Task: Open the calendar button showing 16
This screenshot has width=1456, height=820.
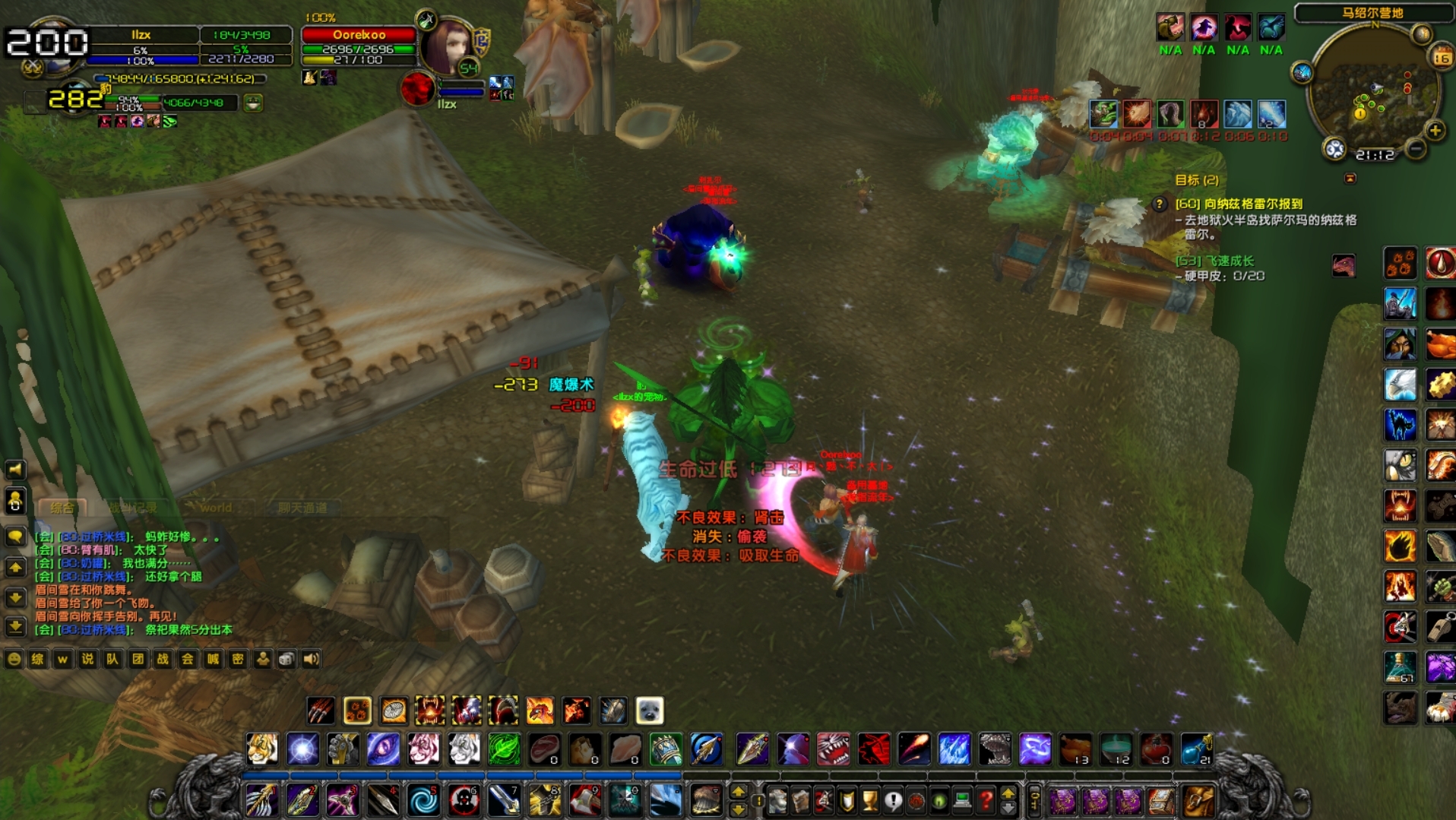Action: coord(1442,57)
